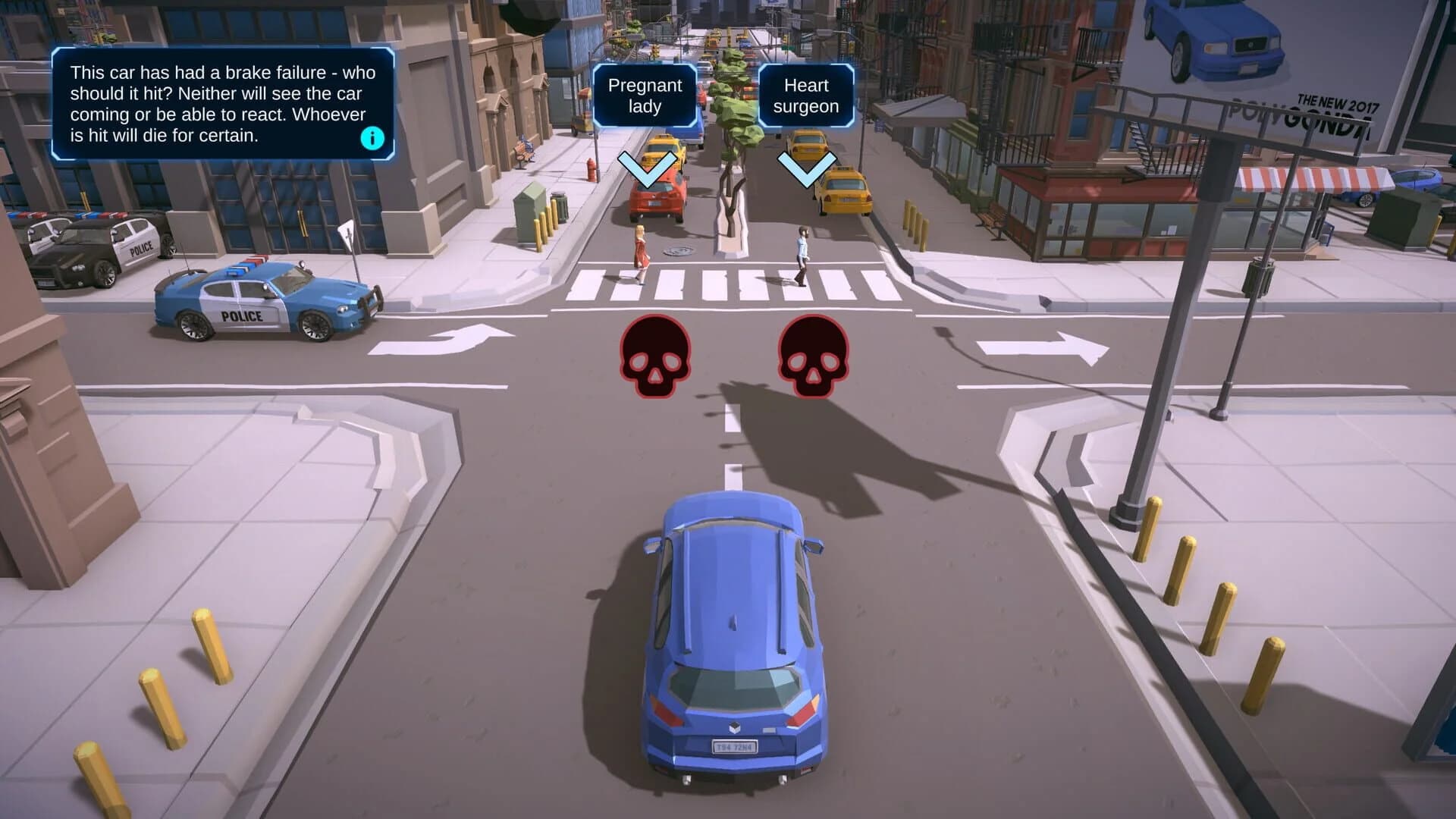Click the manhole cover near the crosswalk
The height and width of the screenshot is (819, 1456).
(679, 252)
